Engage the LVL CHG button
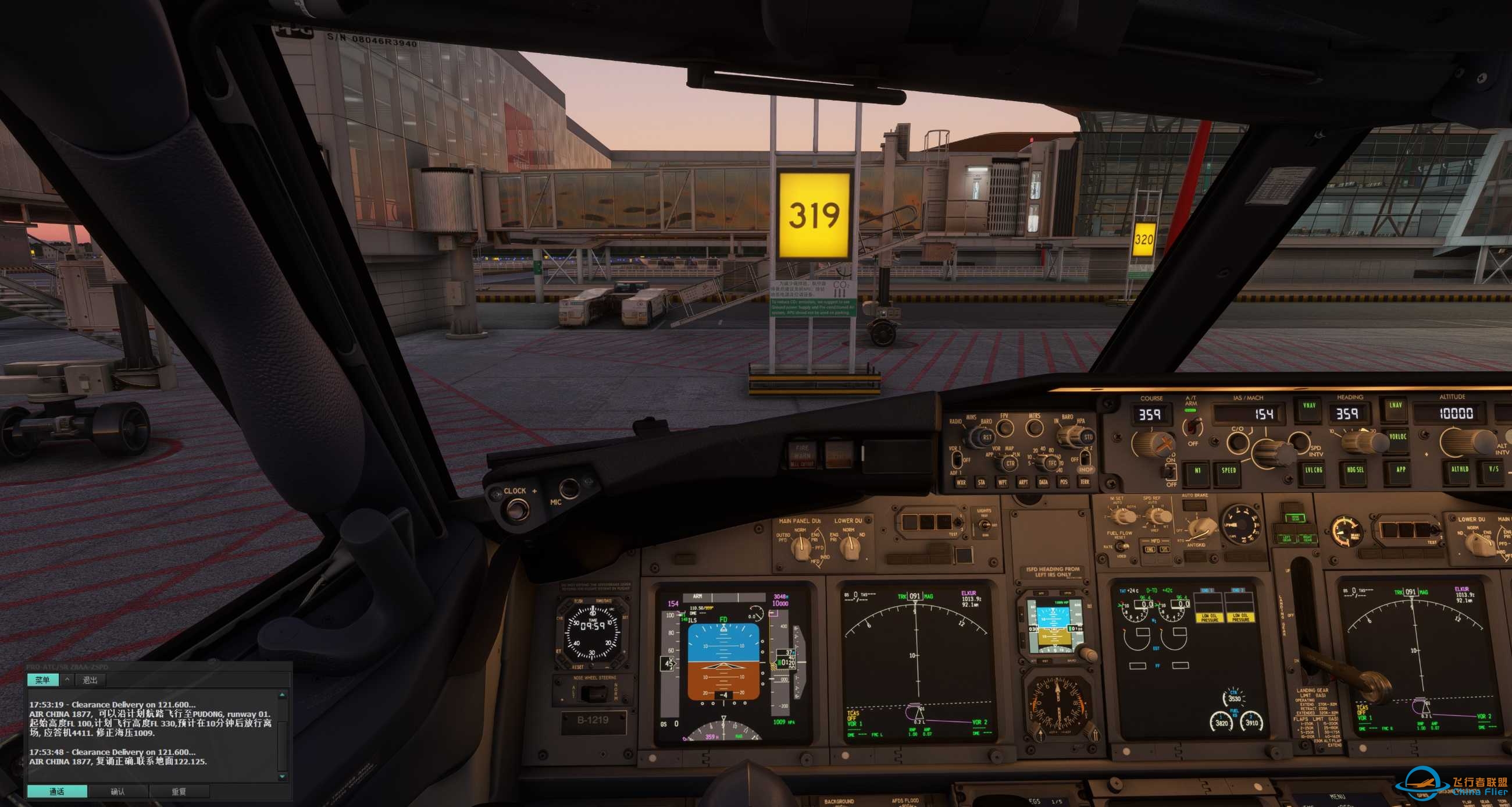Viewport: 1512px width, 807px height. (x=1313, y=471)
